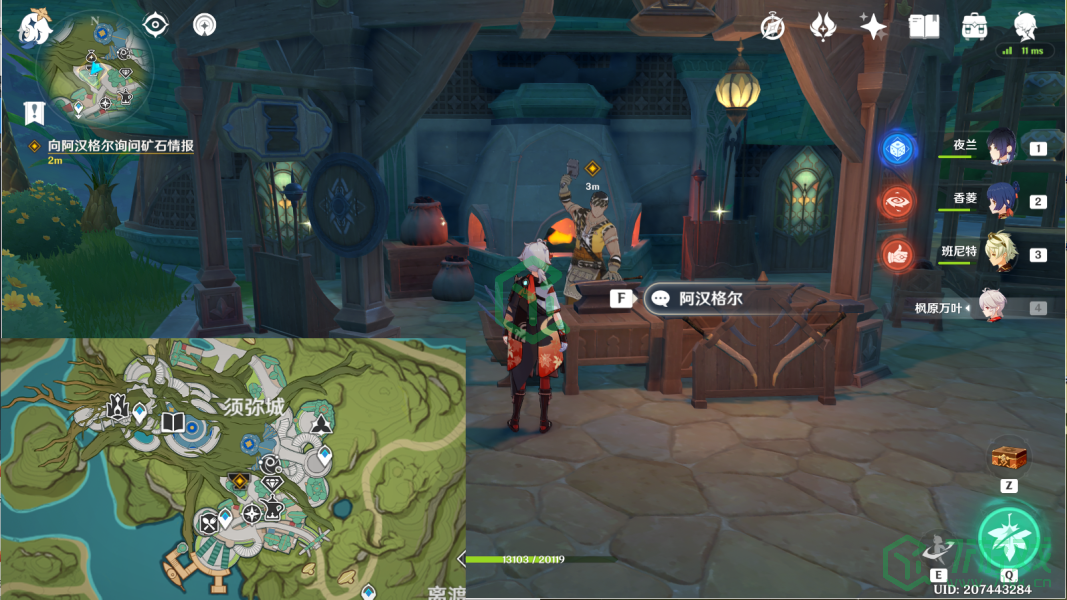This screenshot has width=1067, height=600.
Task: Open the quest journal bookmark icon
Action: [x=36, y=112]
